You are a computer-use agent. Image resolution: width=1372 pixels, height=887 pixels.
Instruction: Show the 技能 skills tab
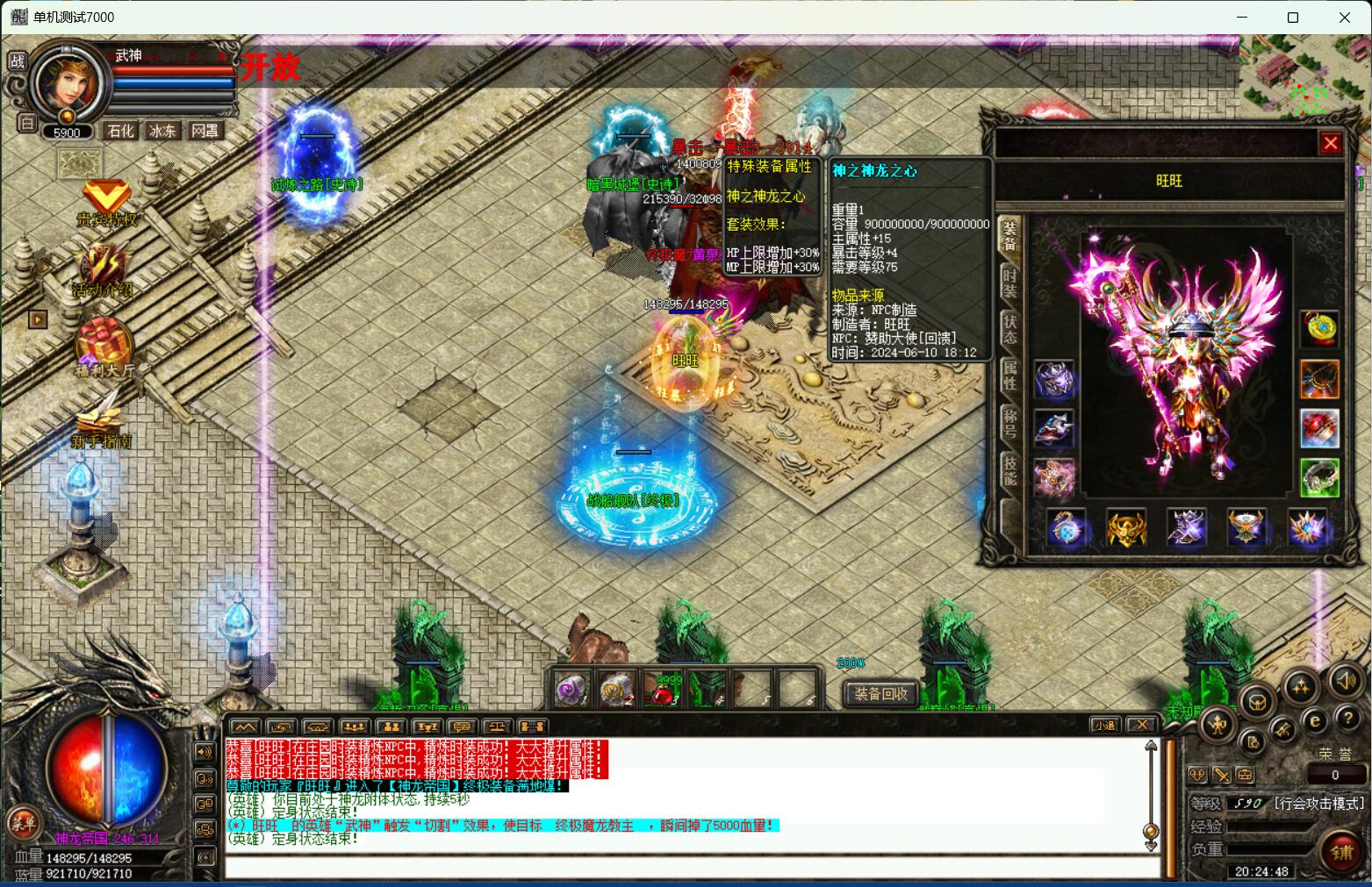tap(1010, 470)
